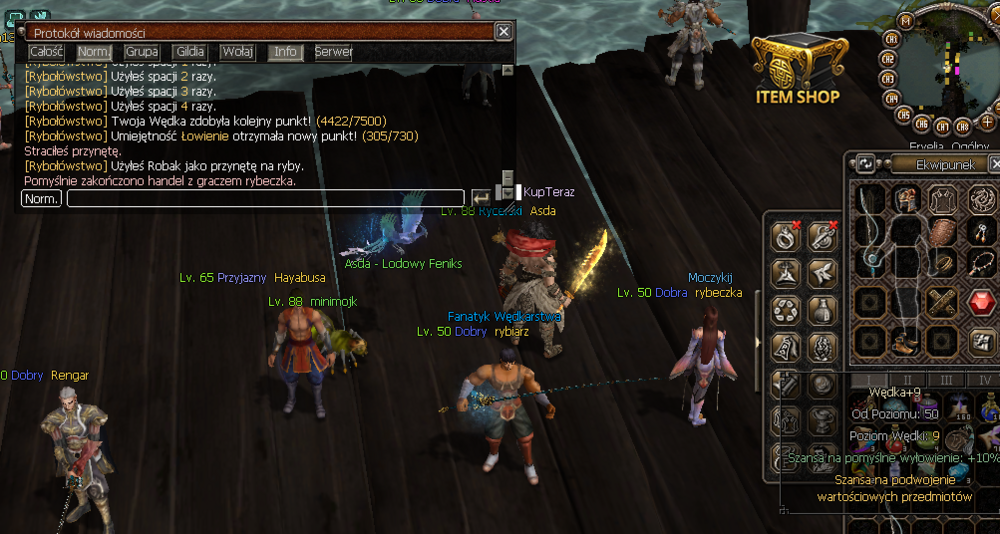
Task: Select the Grupa chat tab
Action: click(x=142, y=52)
